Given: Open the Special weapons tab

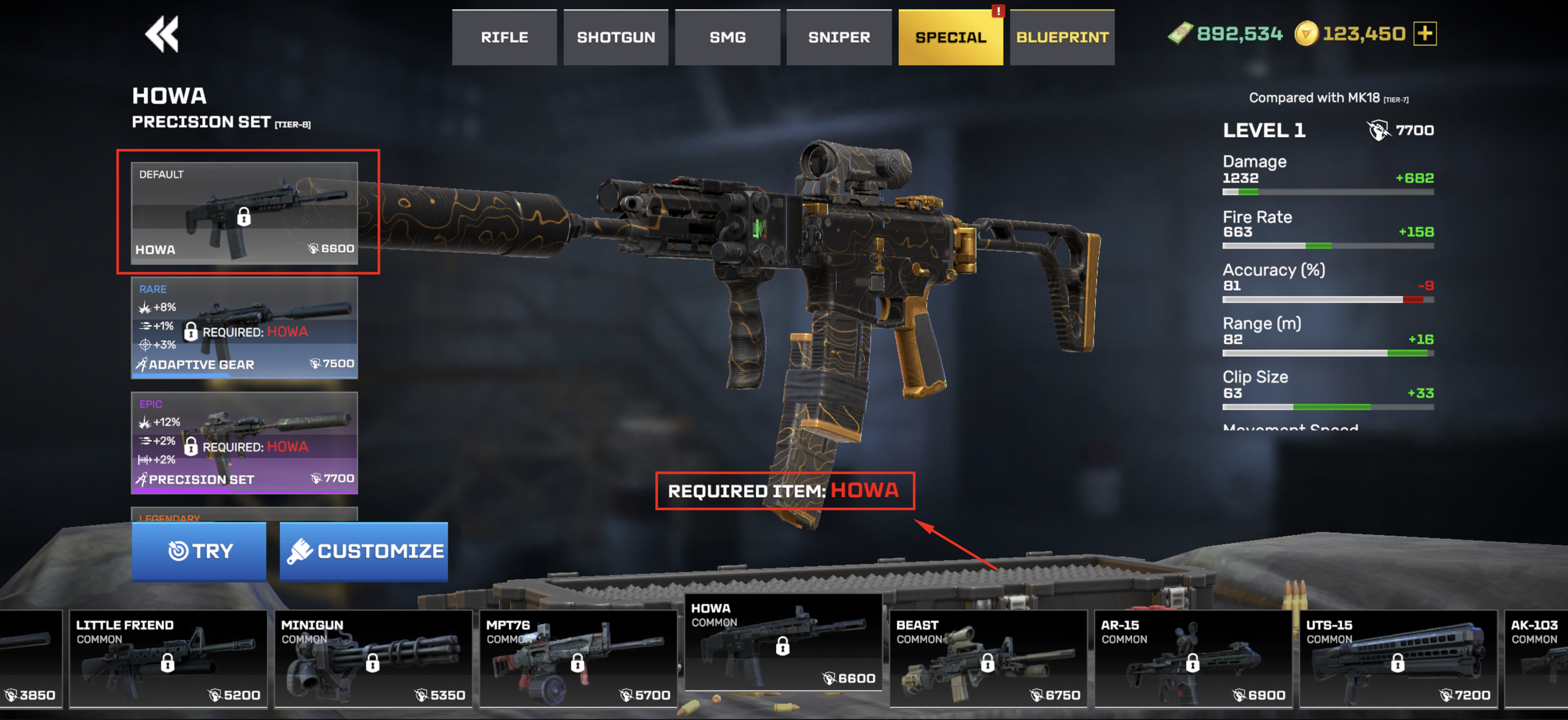Looking at the screenshot, I should coord(950,38).
